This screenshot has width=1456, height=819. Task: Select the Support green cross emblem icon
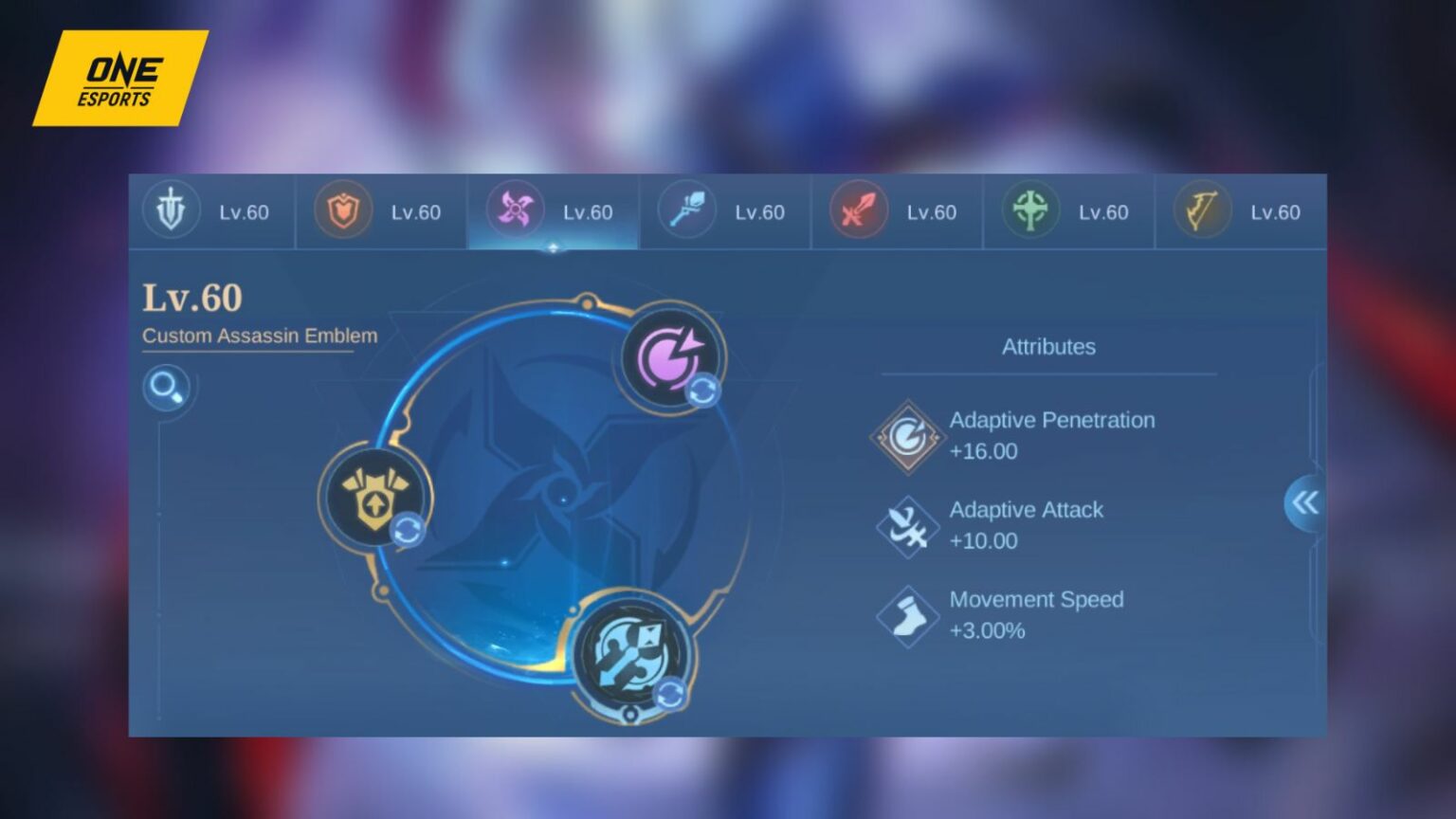1029,210
